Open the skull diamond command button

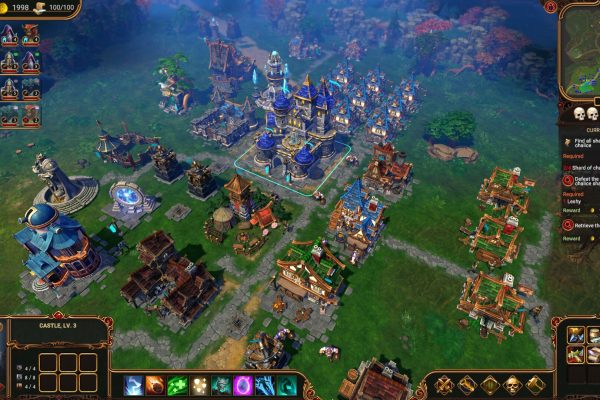pyautogui.click(x=513, y=385)
